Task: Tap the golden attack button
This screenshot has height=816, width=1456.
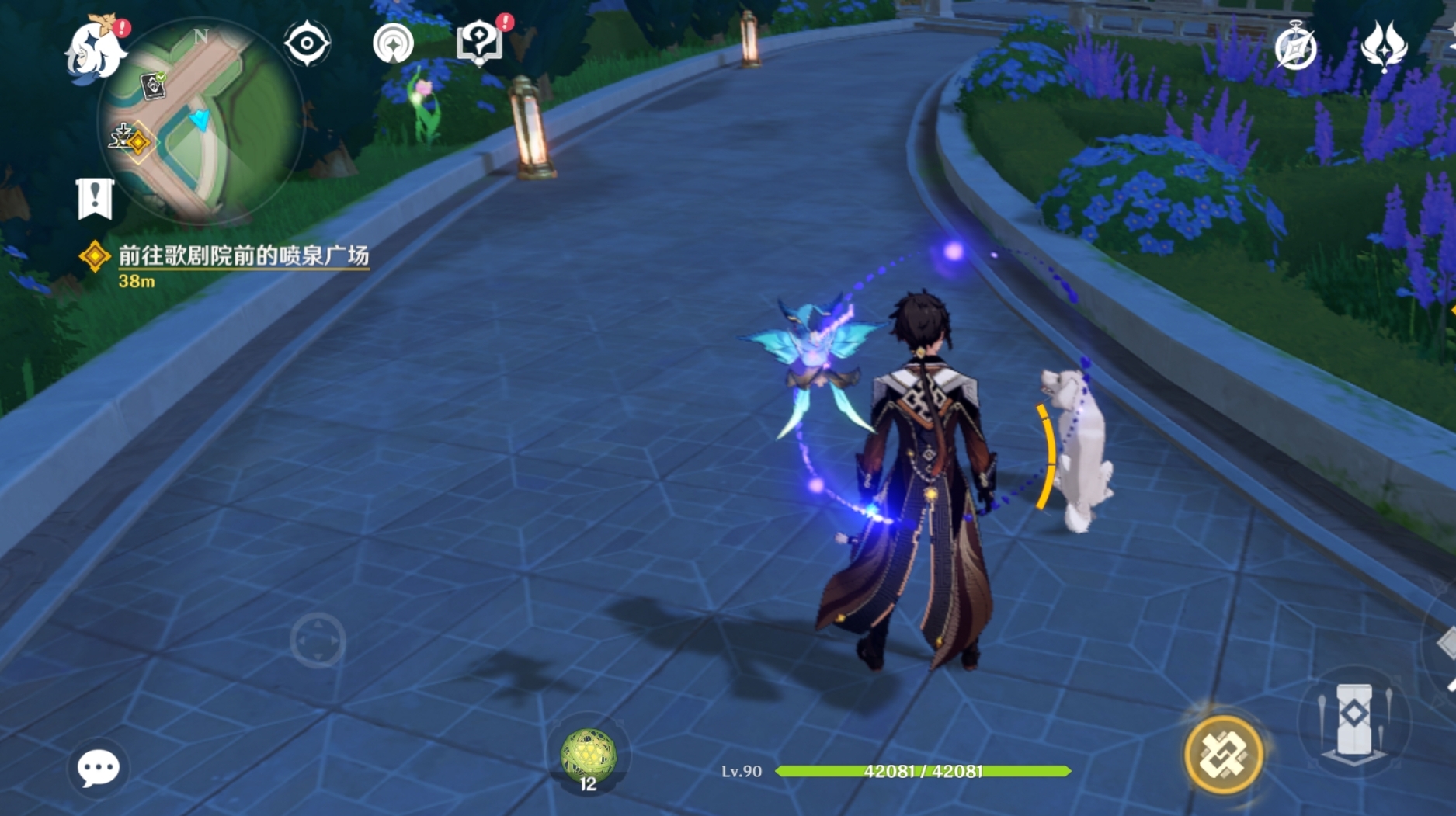Action: click(x=1222, y=754)
